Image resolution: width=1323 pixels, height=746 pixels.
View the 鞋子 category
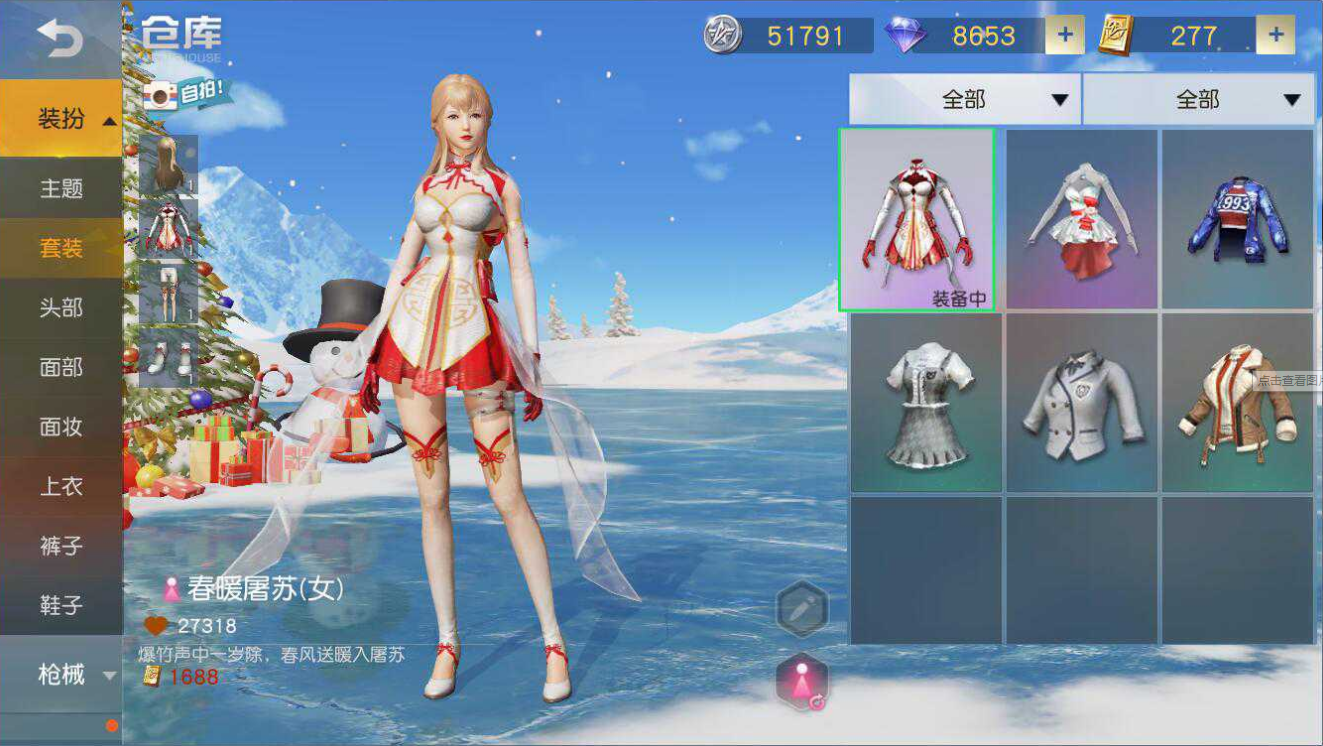pyautogui.click(x=61, y=606)
